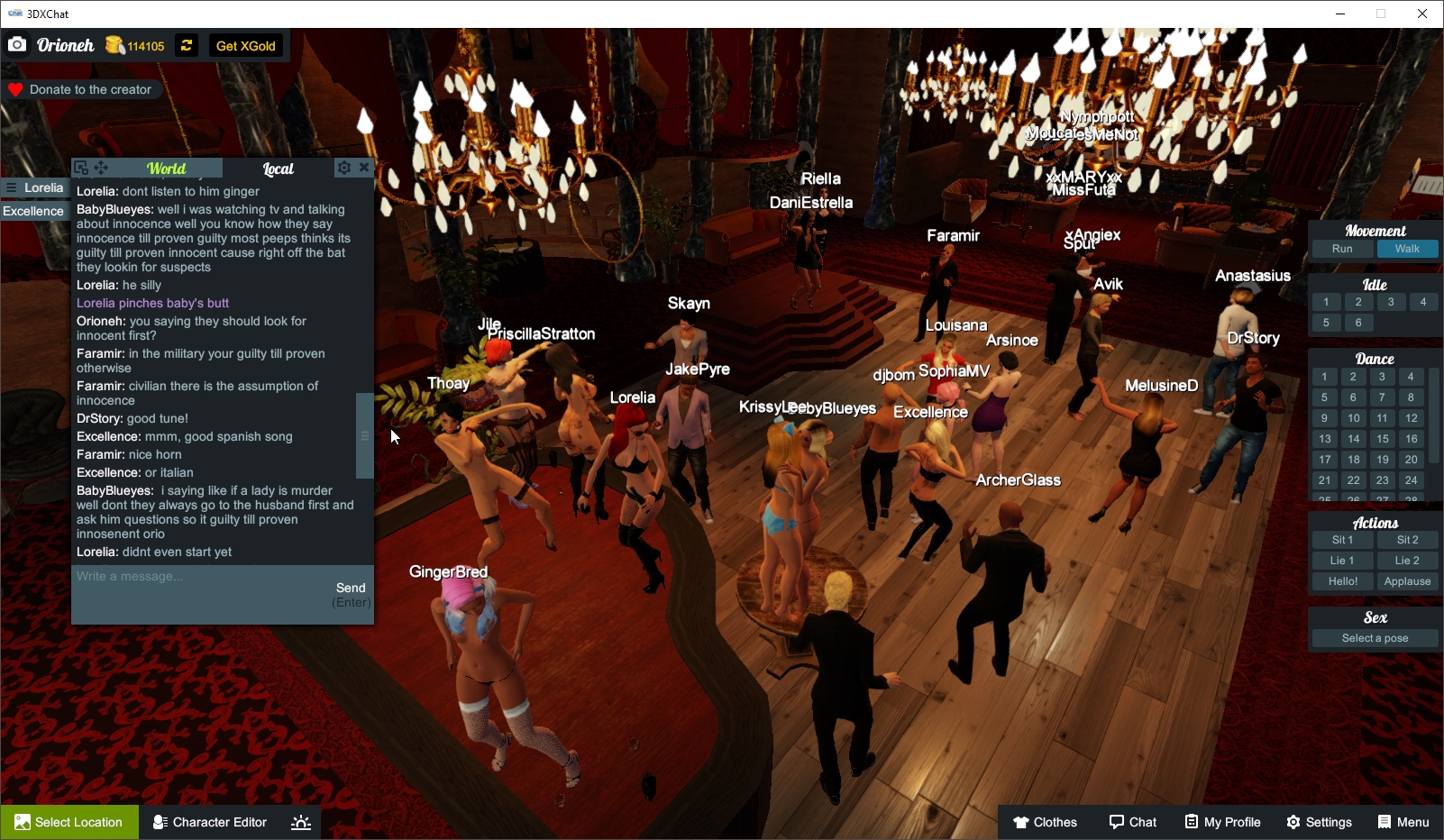Viewport: 1444px width, 840px height.
Task: Open the chat window settings gear
Action: tap(343, 168)
